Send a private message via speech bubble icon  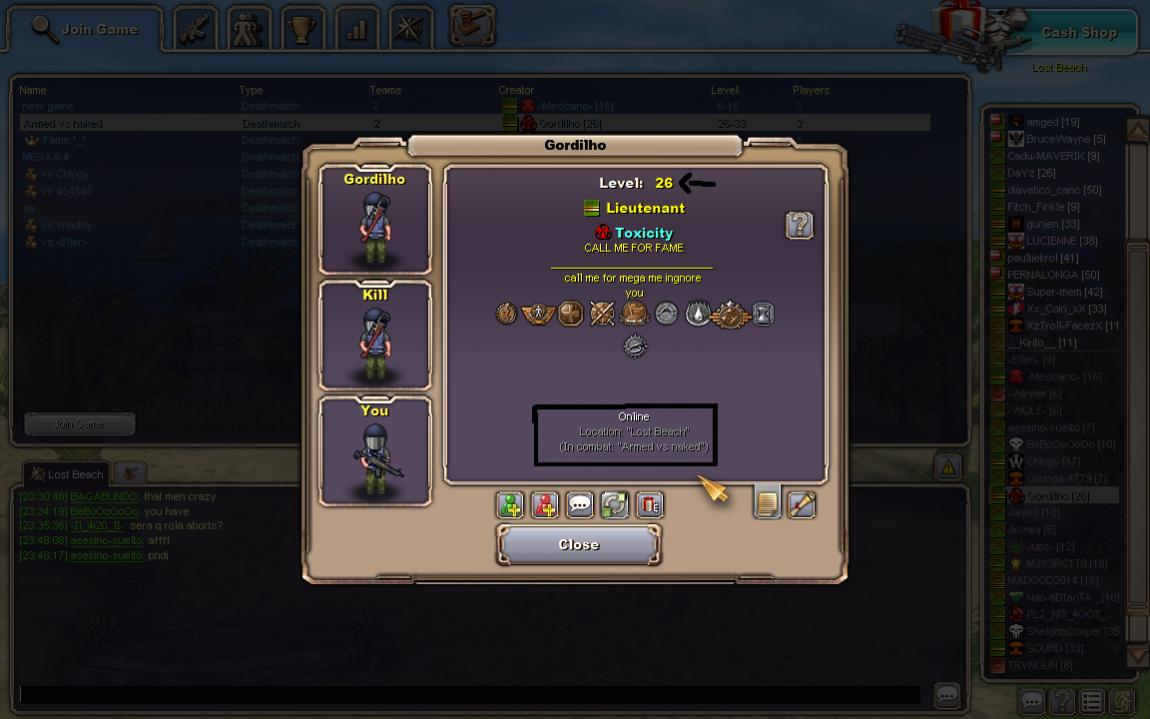pos(580,505)
